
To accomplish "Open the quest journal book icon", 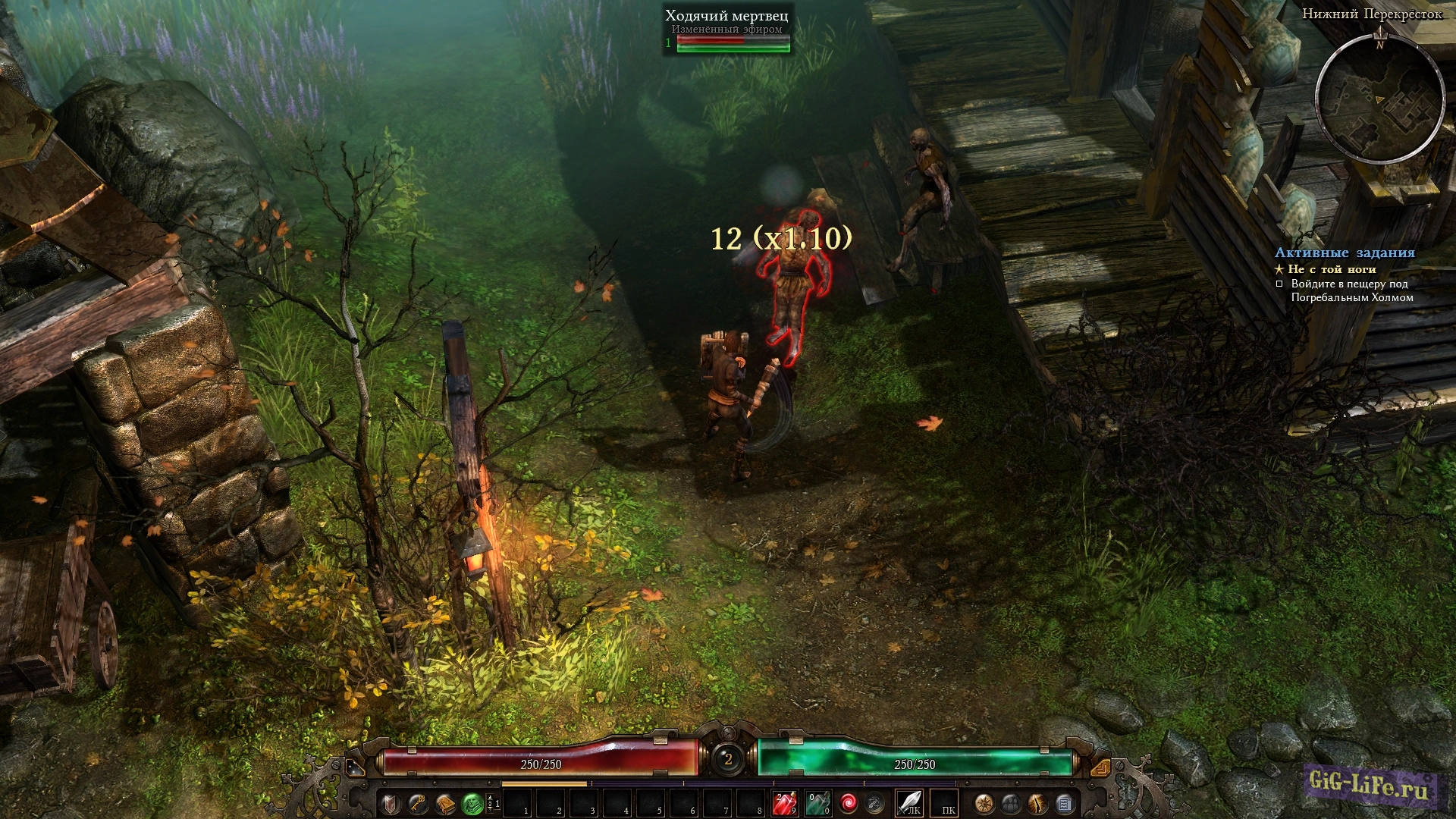I will coord(445,803).
